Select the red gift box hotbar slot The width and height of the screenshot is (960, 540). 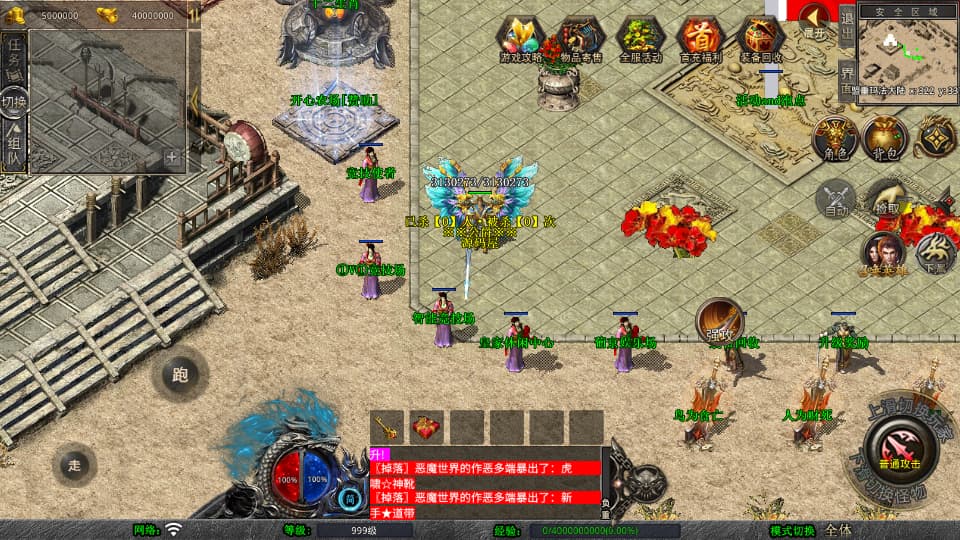tap(426, 427)
